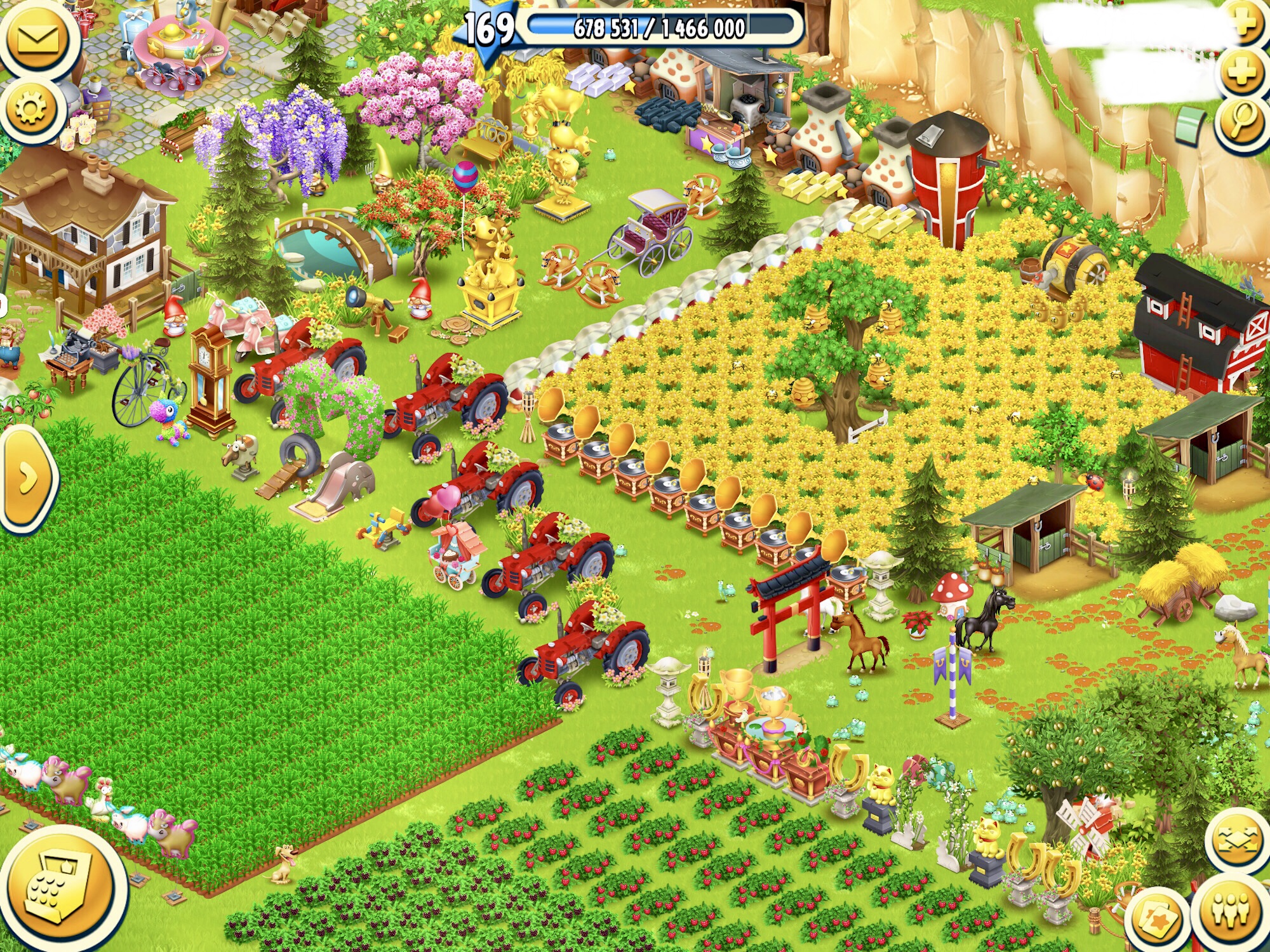Click the plus button beside the magnifying glass
This screenshot has height=952, width=1270.
click(1242, 71)
